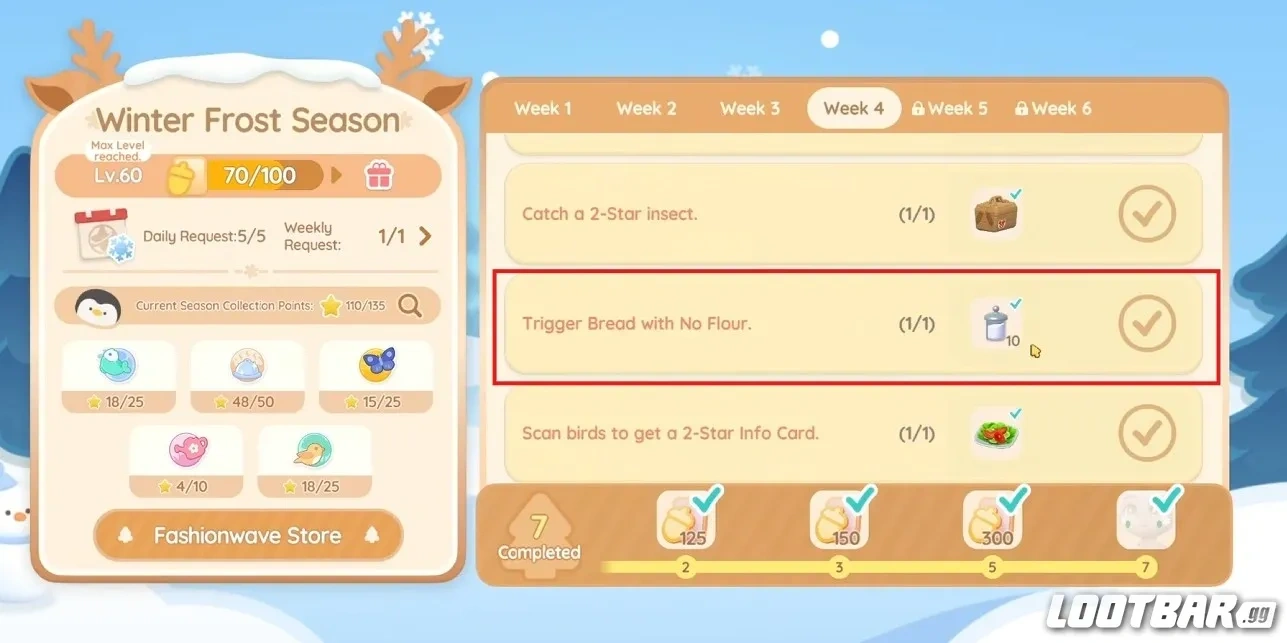Screen dimensions: 1287x643
Task: Click the season pass gift box icon
Action: 379,176
